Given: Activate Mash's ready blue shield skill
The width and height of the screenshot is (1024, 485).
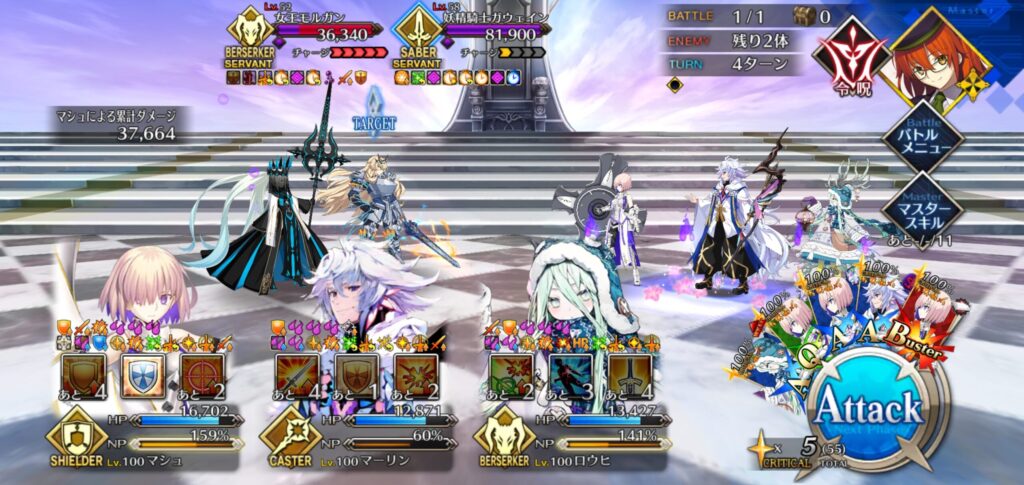Looking at the screenshot, I should (x=143, y=377).
